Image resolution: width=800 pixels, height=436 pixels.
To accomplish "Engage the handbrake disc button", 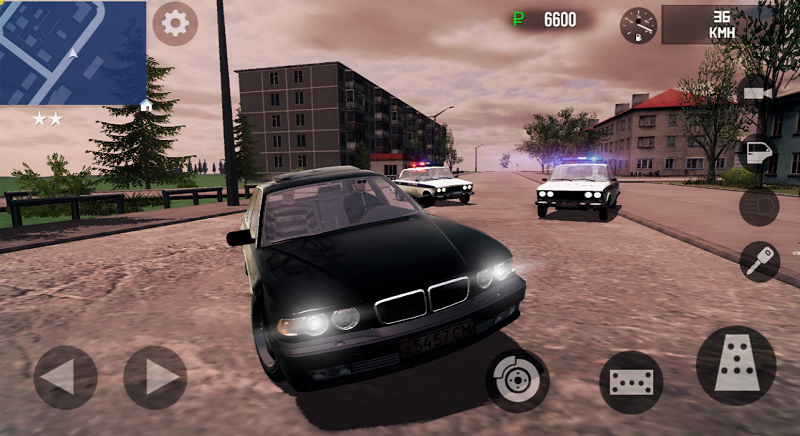I will click(x=517, y=380).
